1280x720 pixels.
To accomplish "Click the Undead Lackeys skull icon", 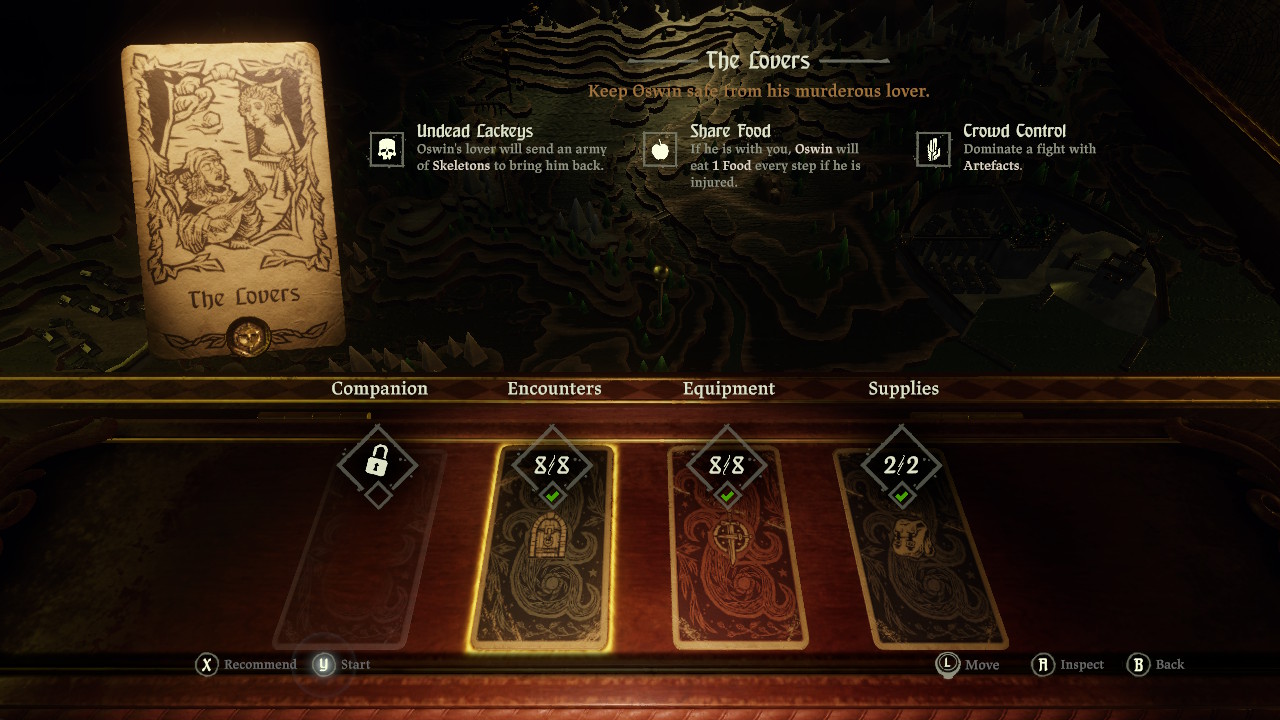I will tap(387, 149).
